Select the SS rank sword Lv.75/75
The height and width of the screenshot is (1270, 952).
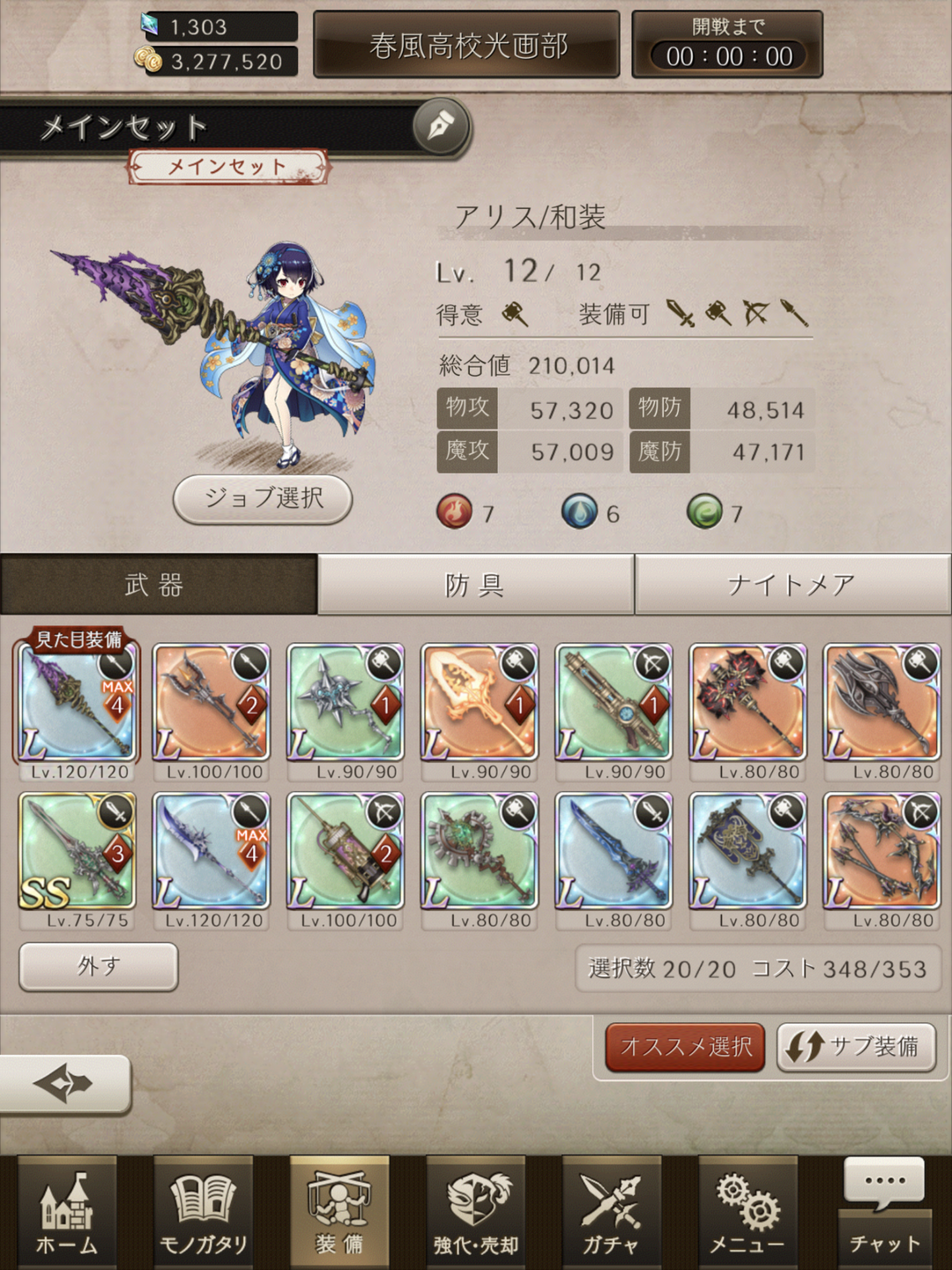[78, 851]
